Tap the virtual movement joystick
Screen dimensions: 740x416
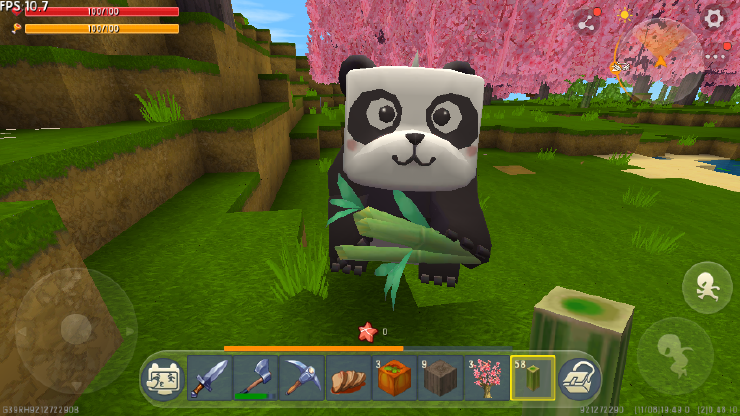tap(76, 328)
